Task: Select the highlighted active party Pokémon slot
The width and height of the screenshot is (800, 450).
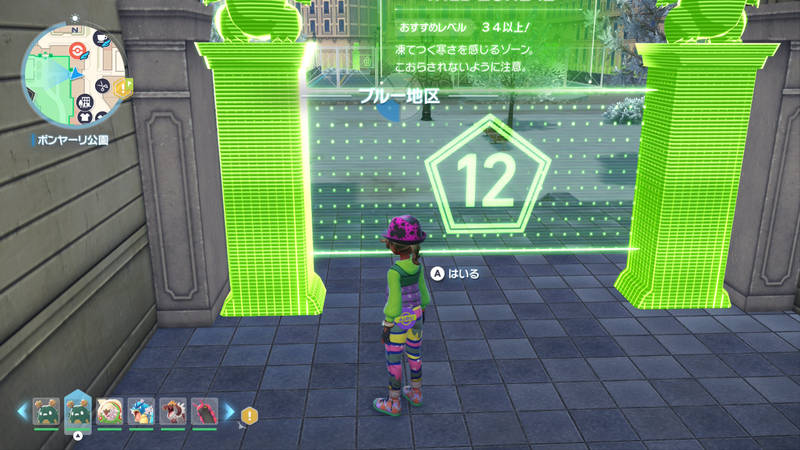Action: point(78,411)
